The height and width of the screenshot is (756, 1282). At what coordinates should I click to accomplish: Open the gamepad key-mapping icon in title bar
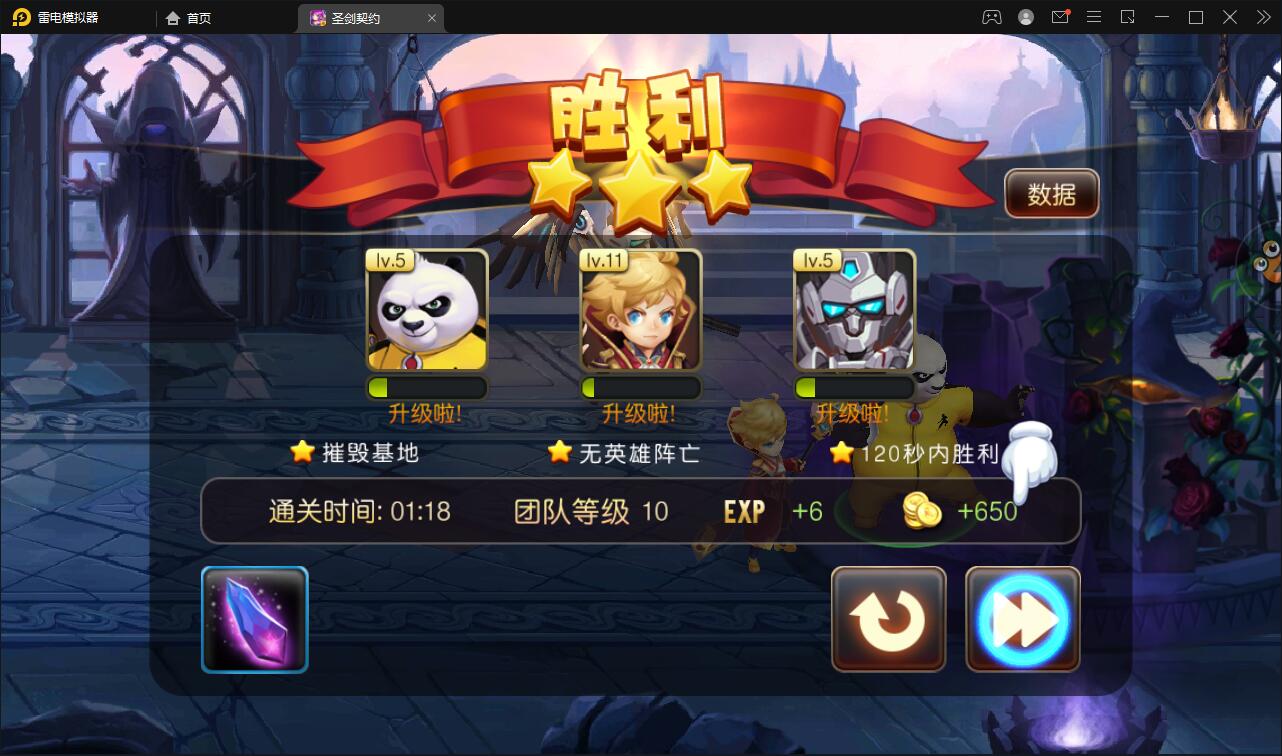pyautogui.click(x=991, y=17)
